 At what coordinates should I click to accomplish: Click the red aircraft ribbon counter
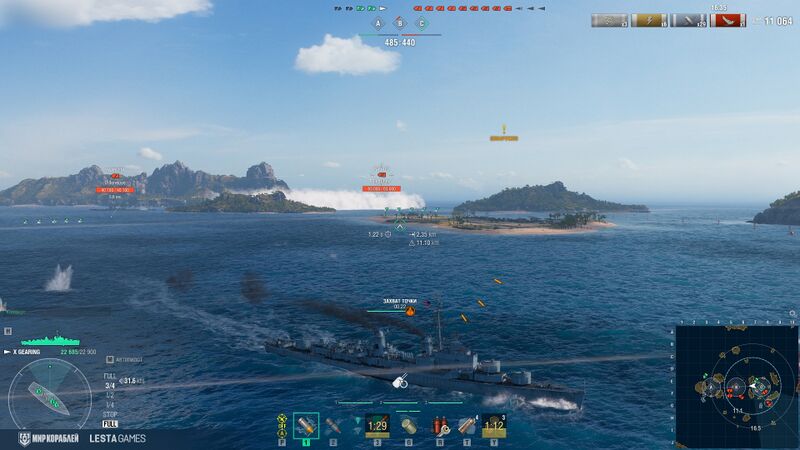coord(728,20)
